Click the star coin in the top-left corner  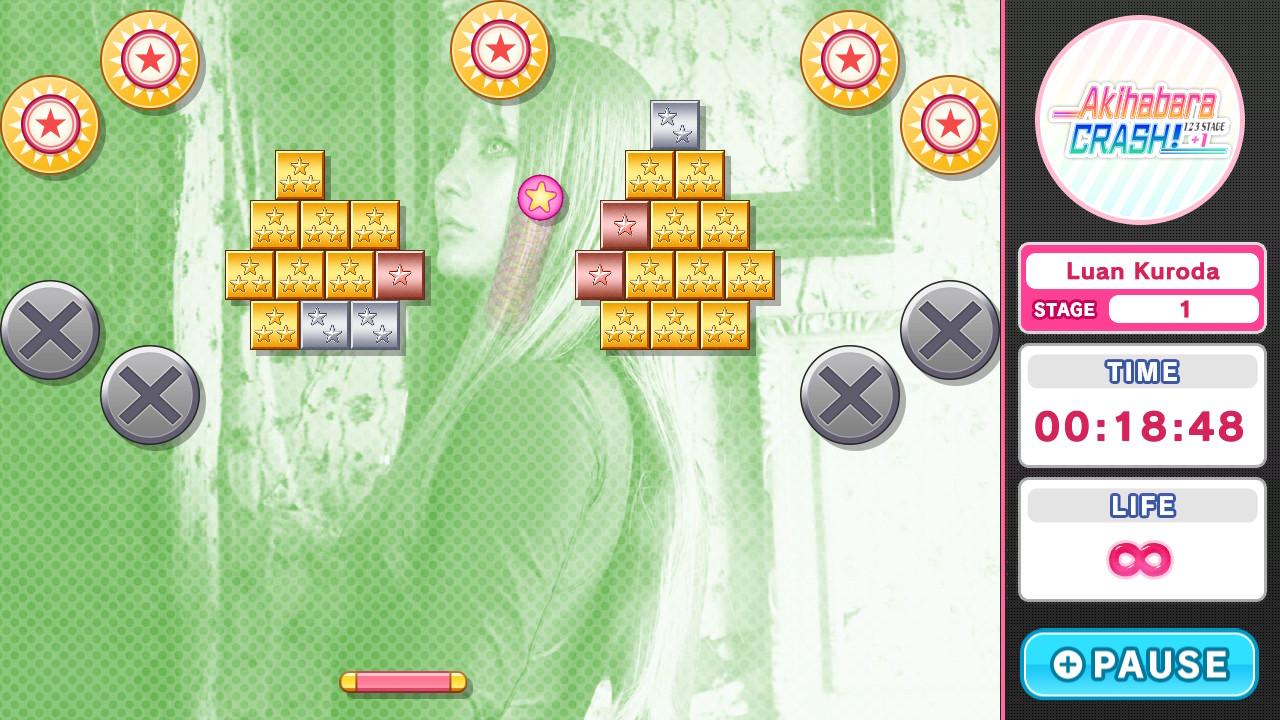coord(50,124)
